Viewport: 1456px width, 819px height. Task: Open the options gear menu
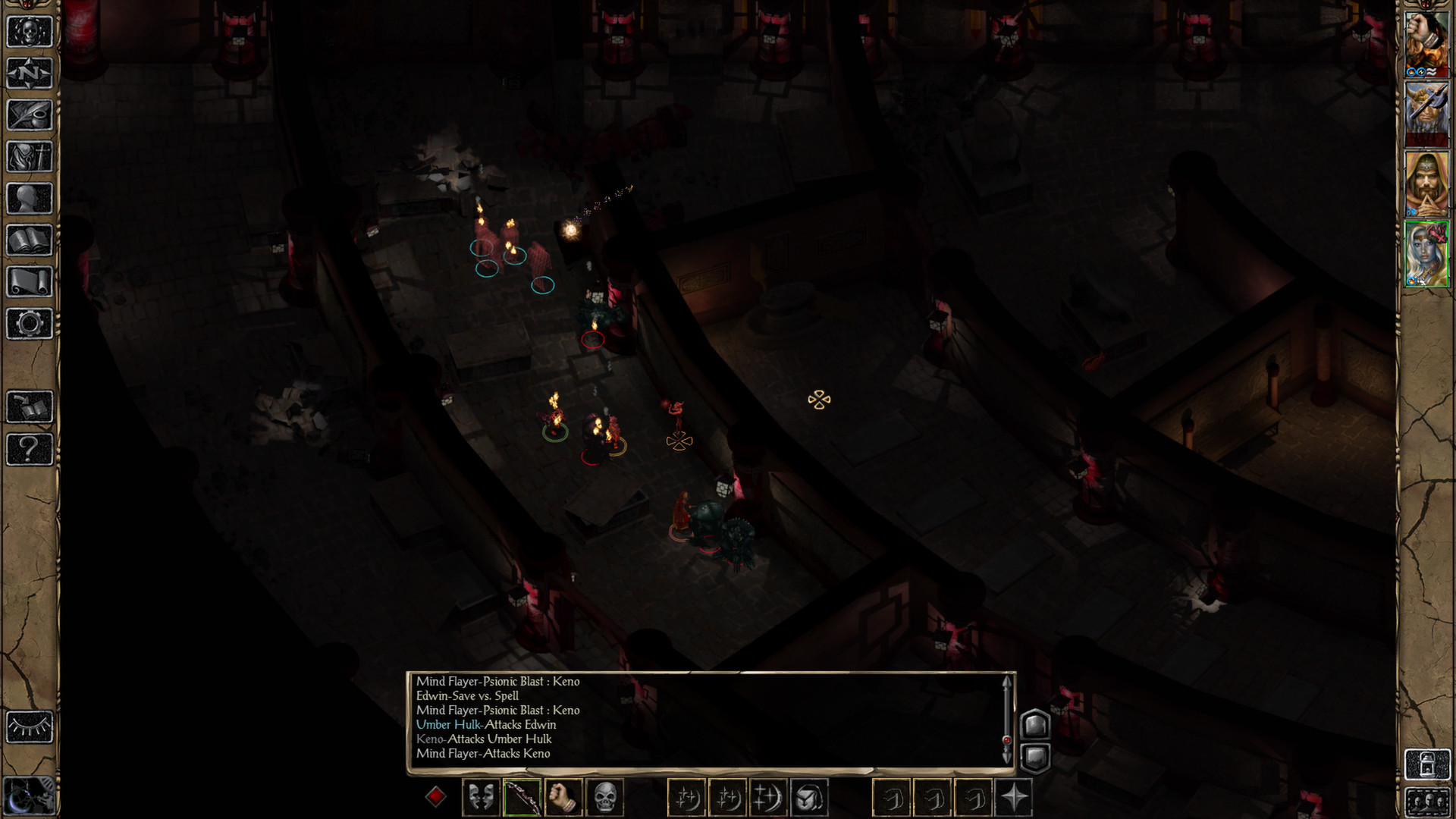(30, 324)
